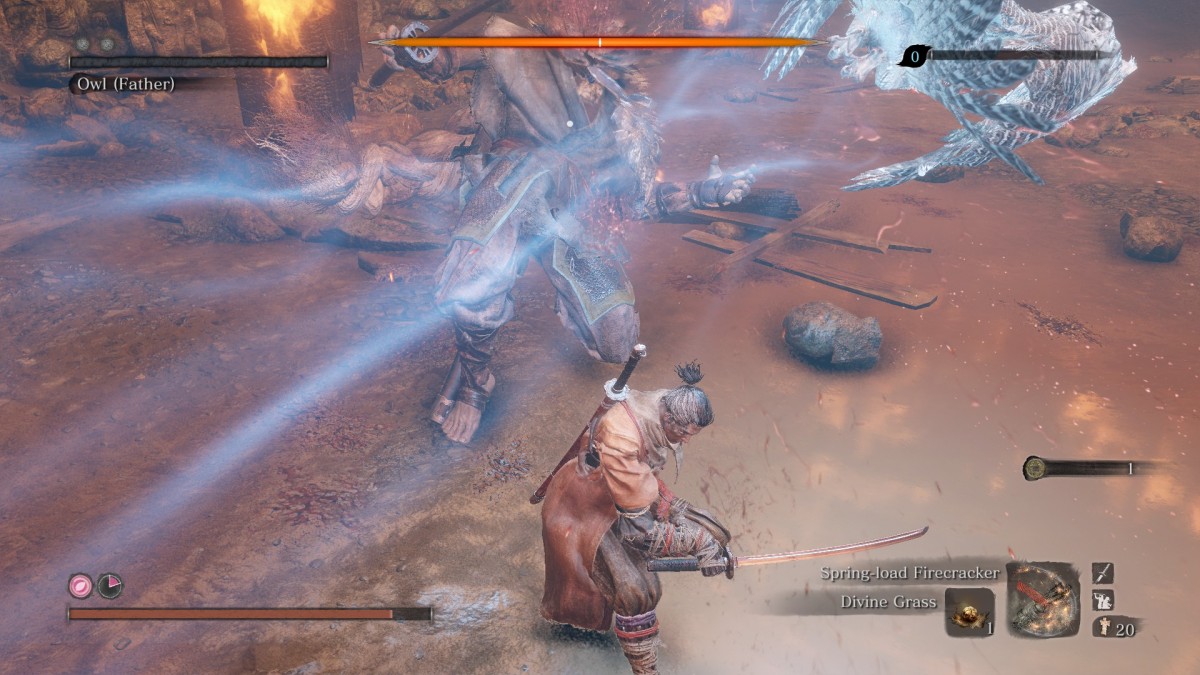The image size is (1200, 675).
Task: Click the partially charged resurrection node
Action: pyautogui.click(x=110, y=586)
